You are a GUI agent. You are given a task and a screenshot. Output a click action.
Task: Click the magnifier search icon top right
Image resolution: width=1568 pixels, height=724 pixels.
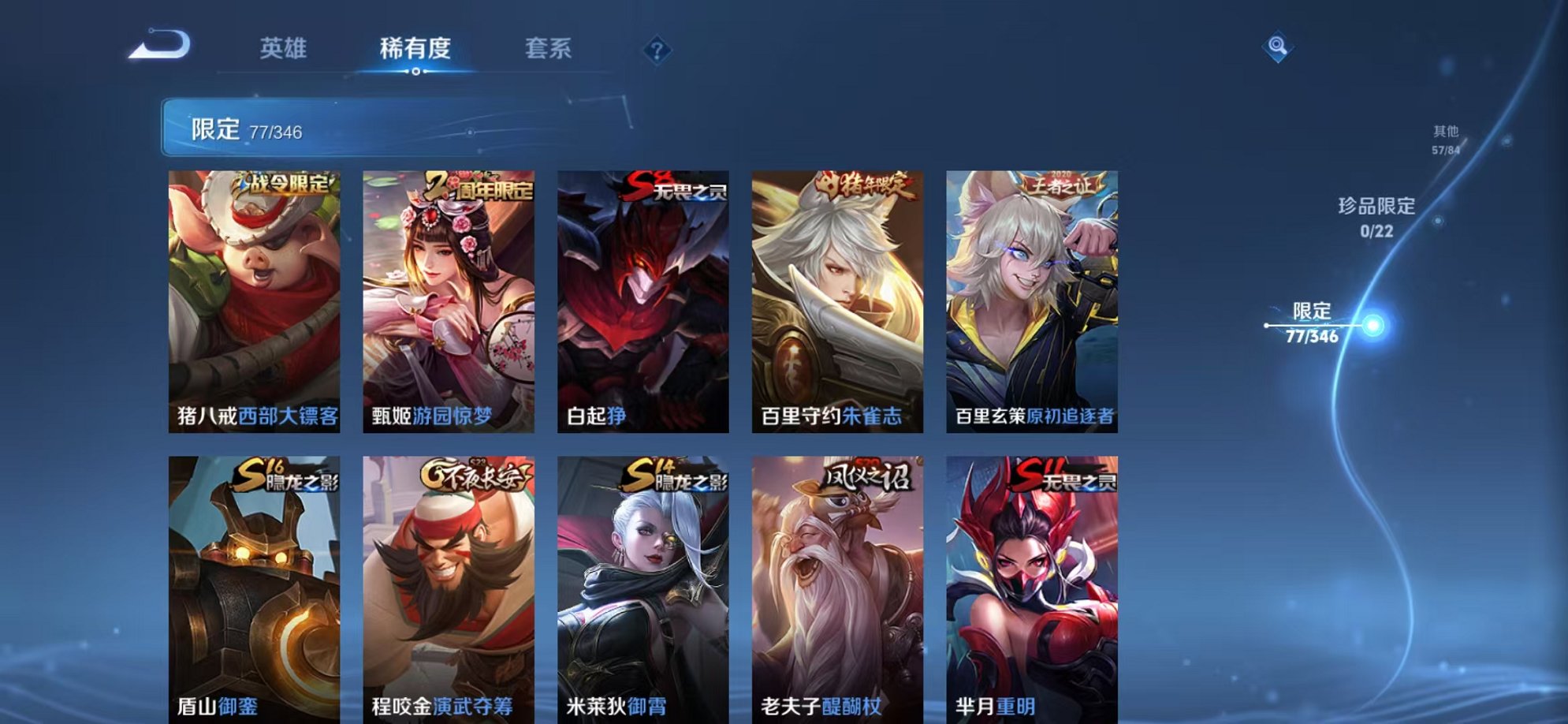coord(1279,46)
